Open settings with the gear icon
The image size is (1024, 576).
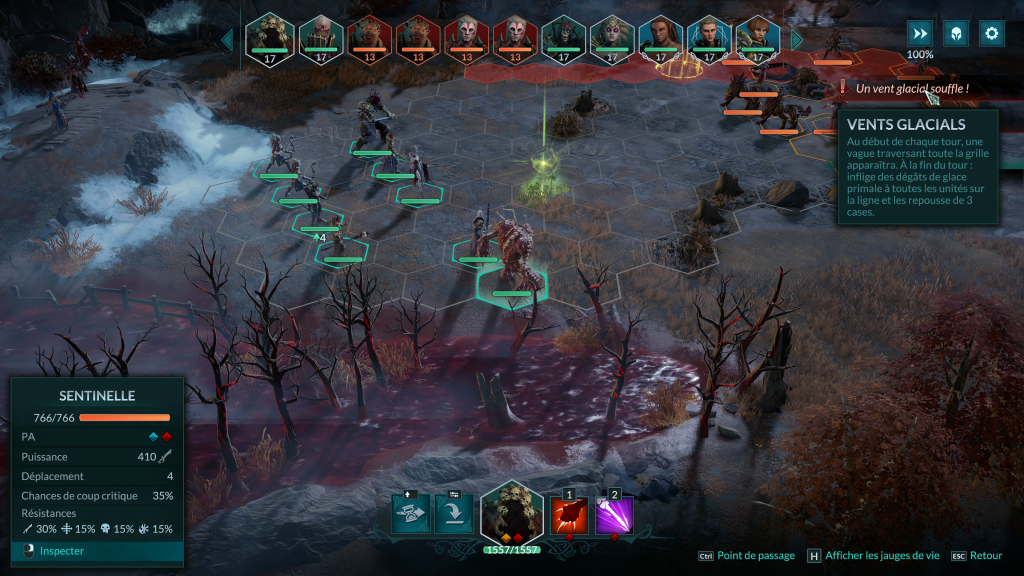click(x=991, y=33)
